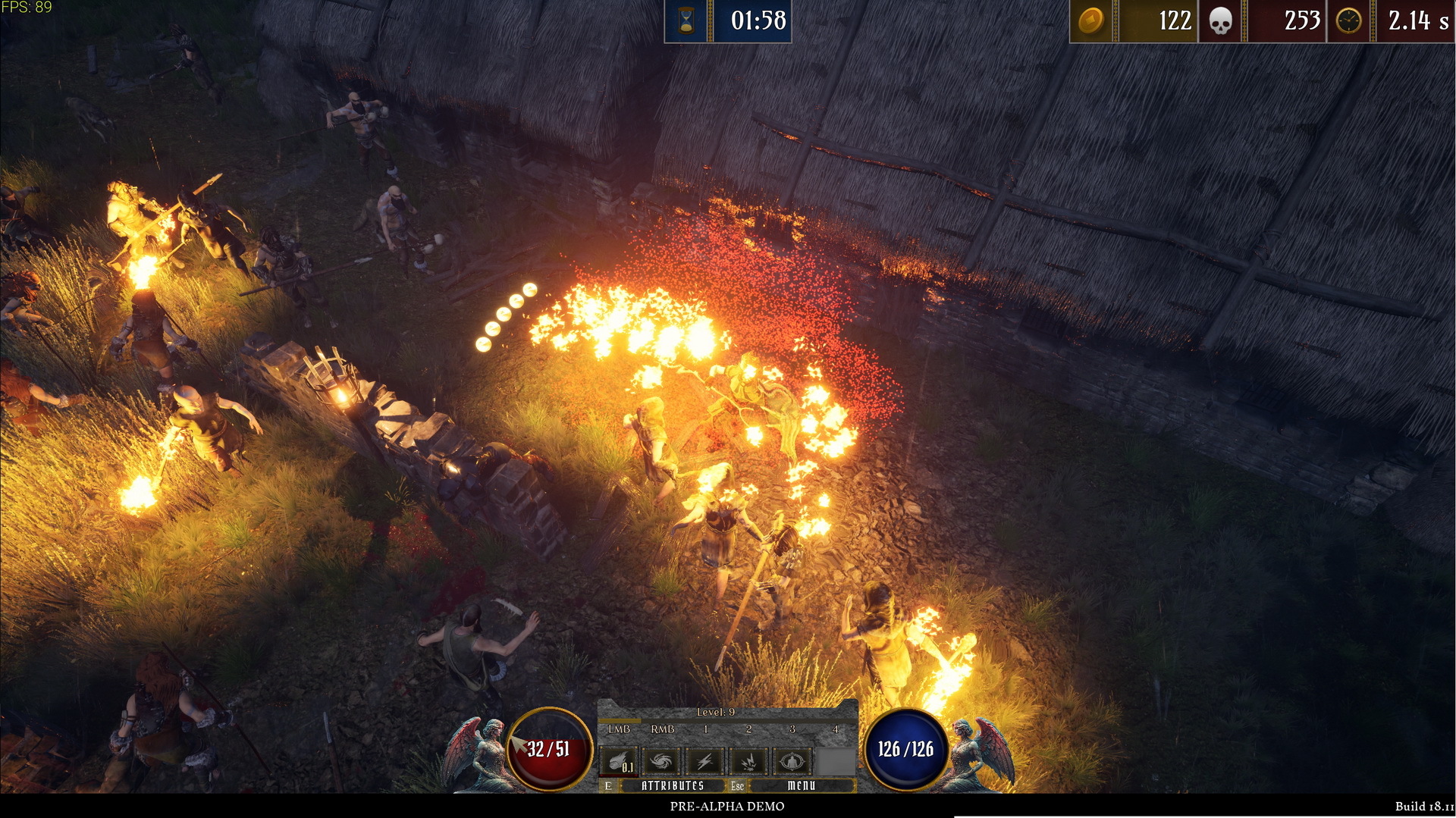Image resolution: width=1456 pixels, height=818 pixels.
Task: Click the empty fourth skill slot
Action: point(835,760)
